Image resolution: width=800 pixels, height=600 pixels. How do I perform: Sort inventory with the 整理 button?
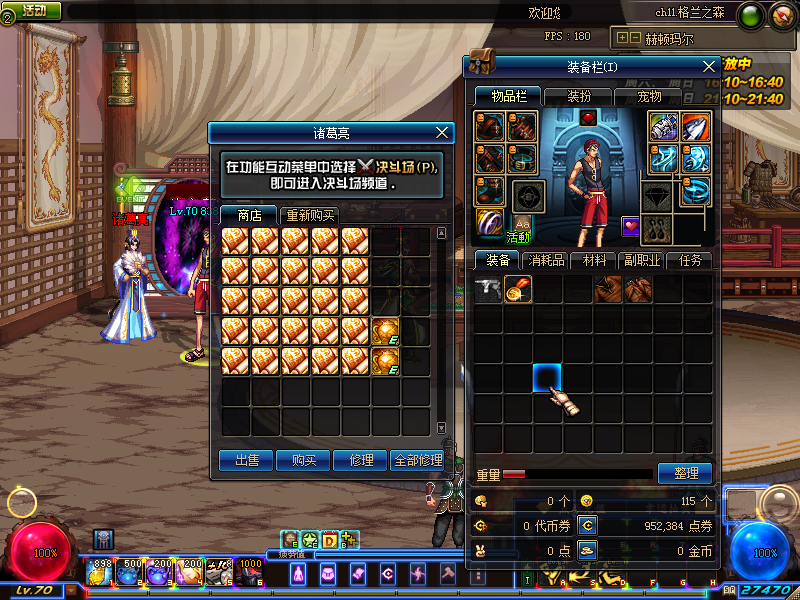point(685,473)
